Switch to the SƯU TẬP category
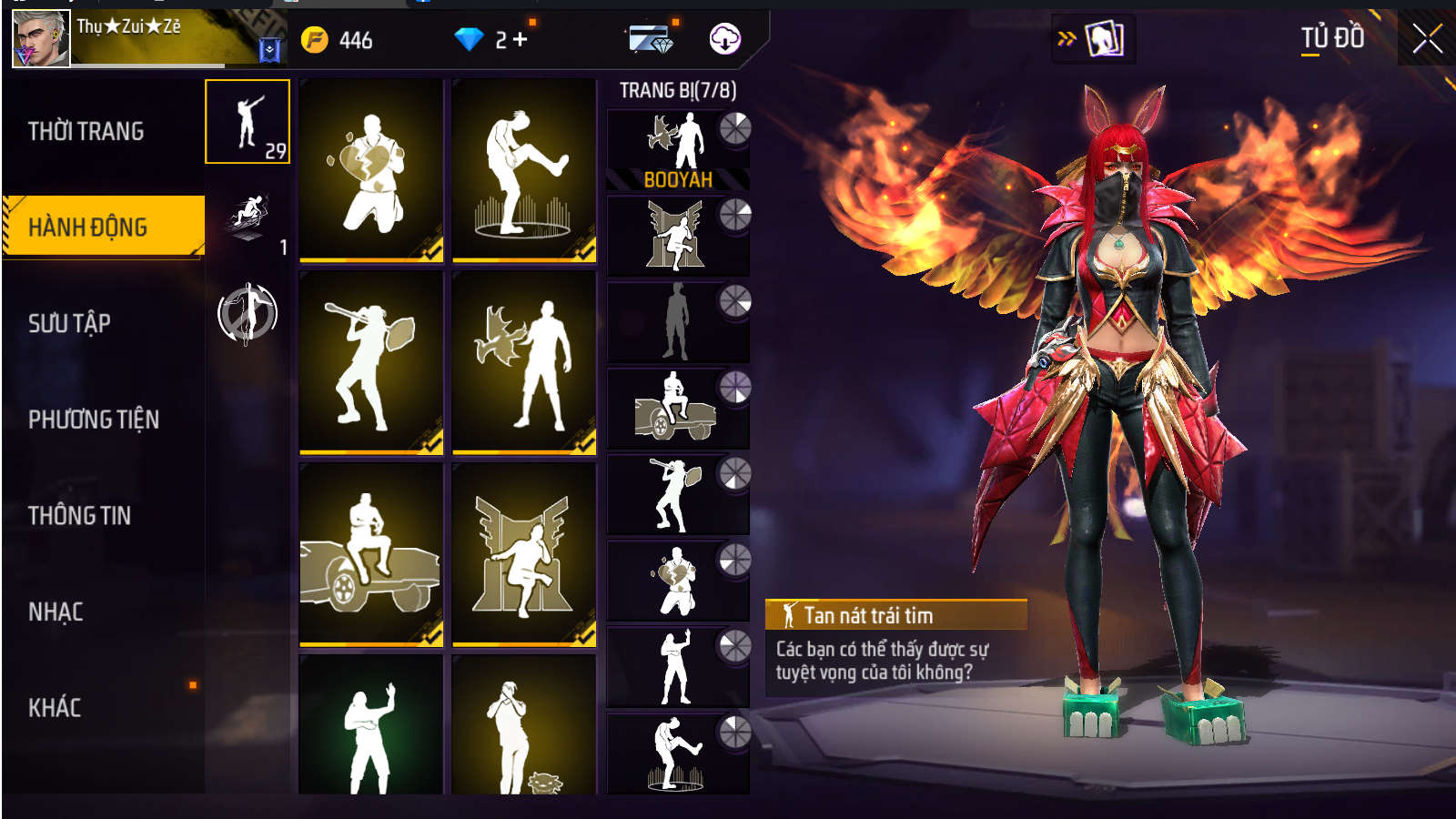Image resolution: width=1456 pixels, height=819 pixels. [x=70, y=323]
